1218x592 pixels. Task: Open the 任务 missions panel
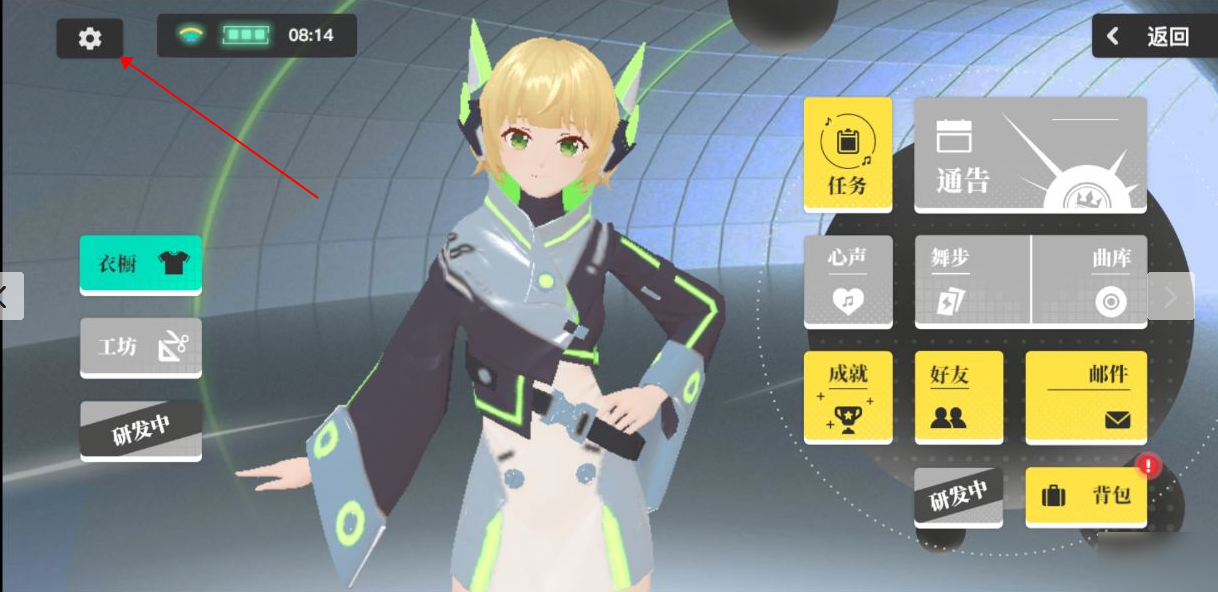coord(847,153)
